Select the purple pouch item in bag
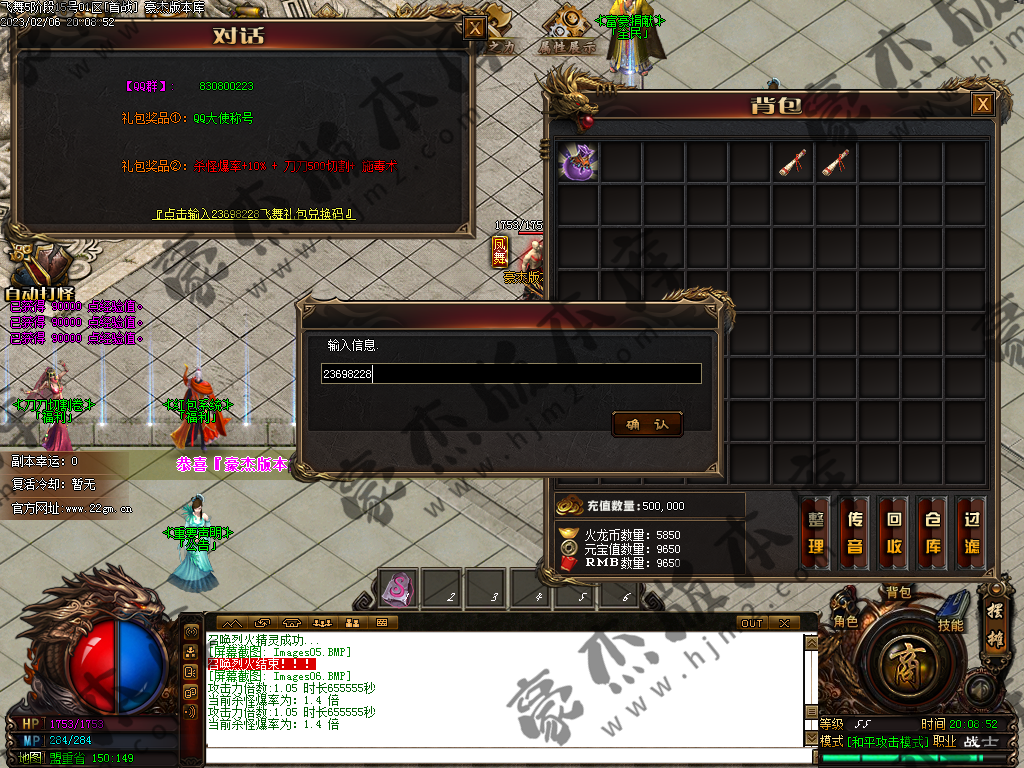 click(578, 162)
